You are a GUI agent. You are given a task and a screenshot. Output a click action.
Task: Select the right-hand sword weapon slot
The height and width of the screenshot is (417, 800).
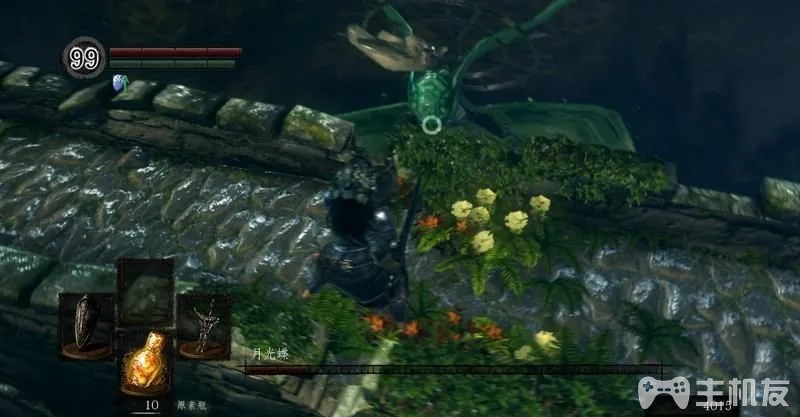(x=205, y=326)
